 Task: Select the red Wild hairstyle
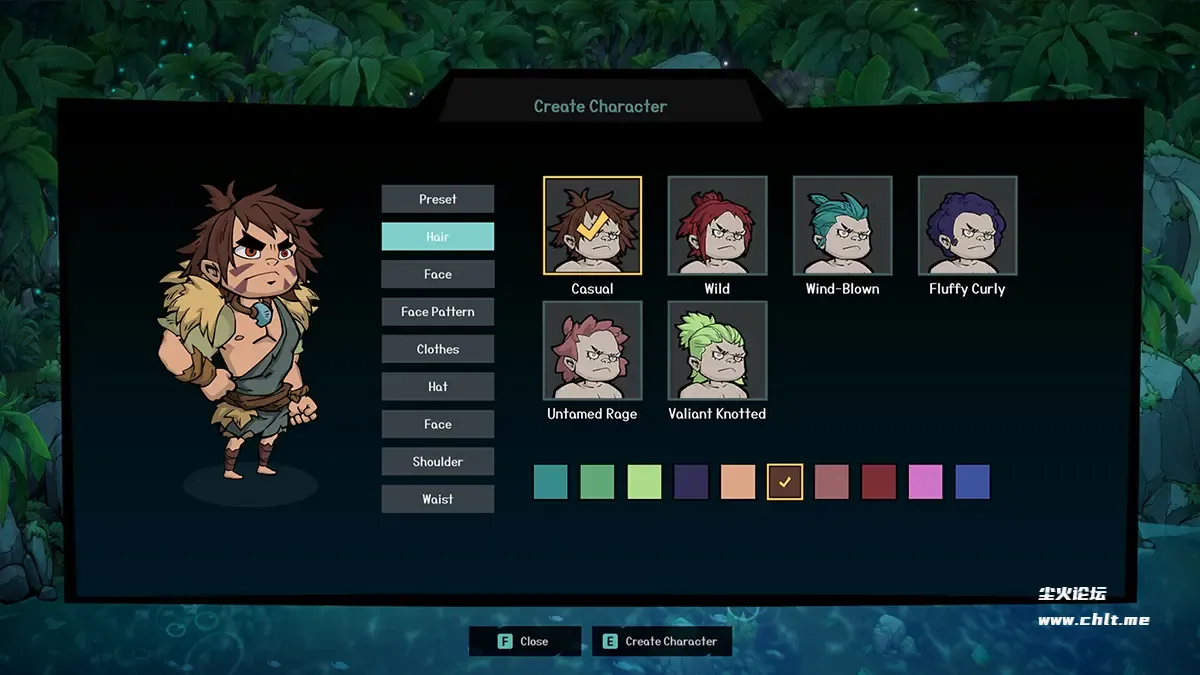(x=717, y=226)
